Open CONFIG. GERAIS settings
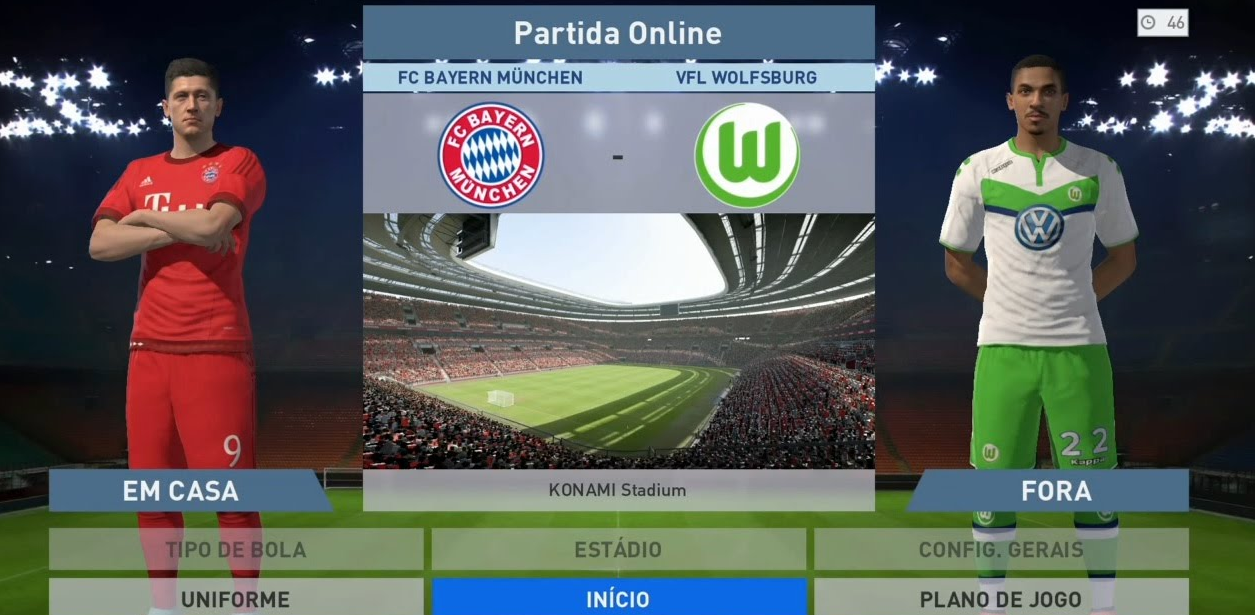Viewport: 1255px width, 615px height. [1000, 549]
